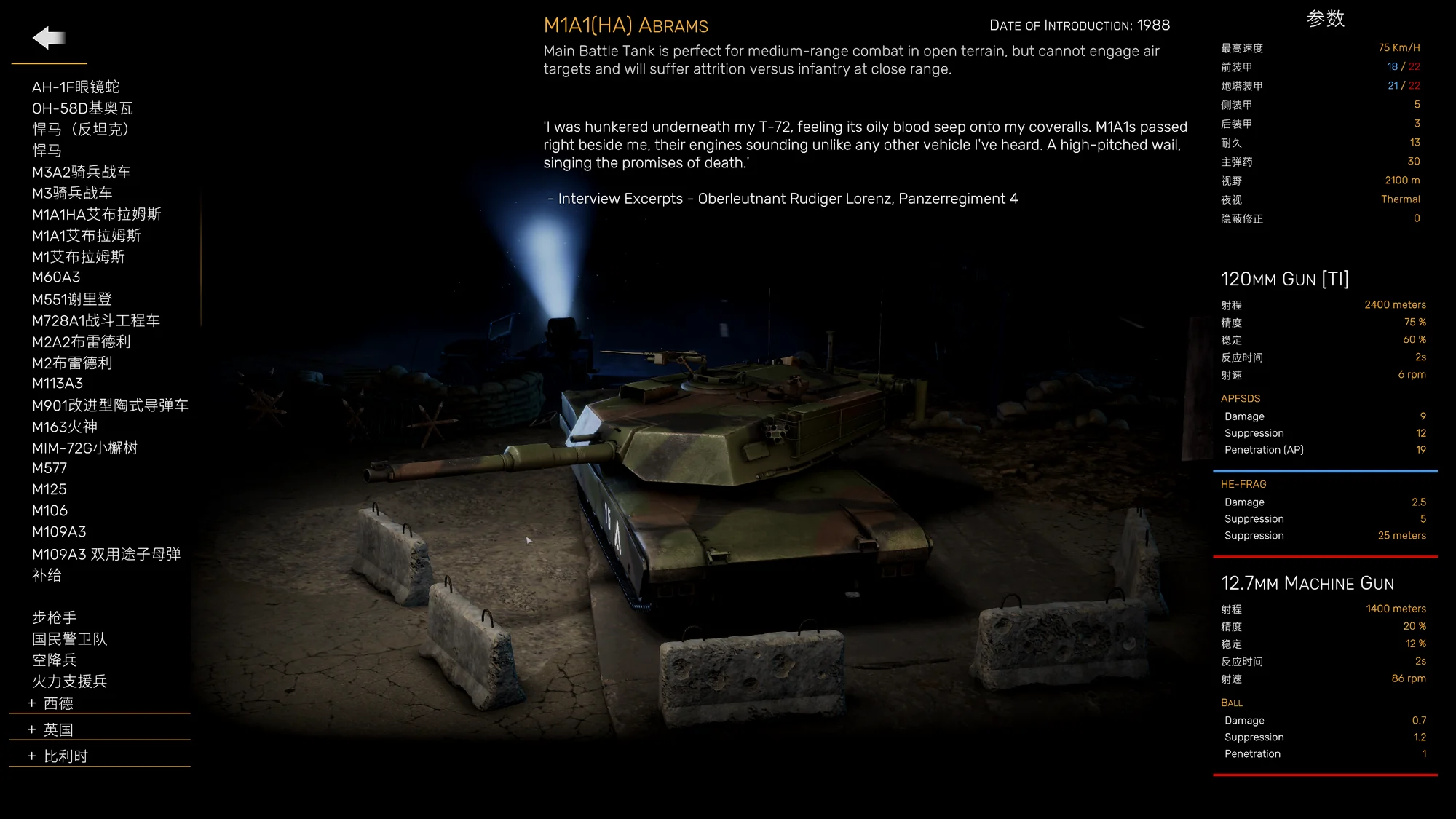Select AH-1F眼镜蛇 from the unit list
Image resolution: width=1456 pixels, height=819 pixels.
(x=76, y=87)
